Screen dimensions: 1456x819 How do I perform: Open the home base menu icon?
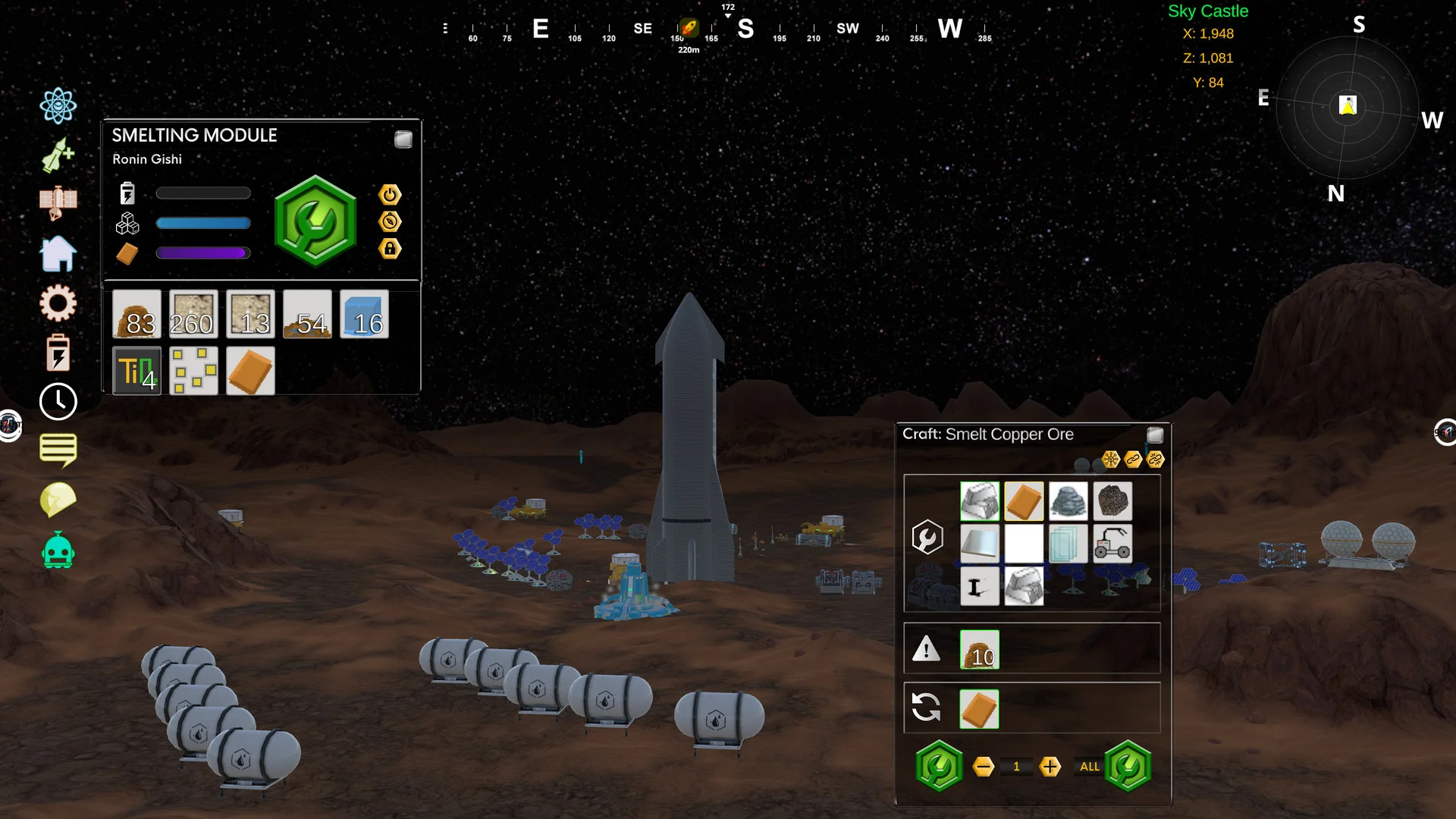tap(58, 253)
